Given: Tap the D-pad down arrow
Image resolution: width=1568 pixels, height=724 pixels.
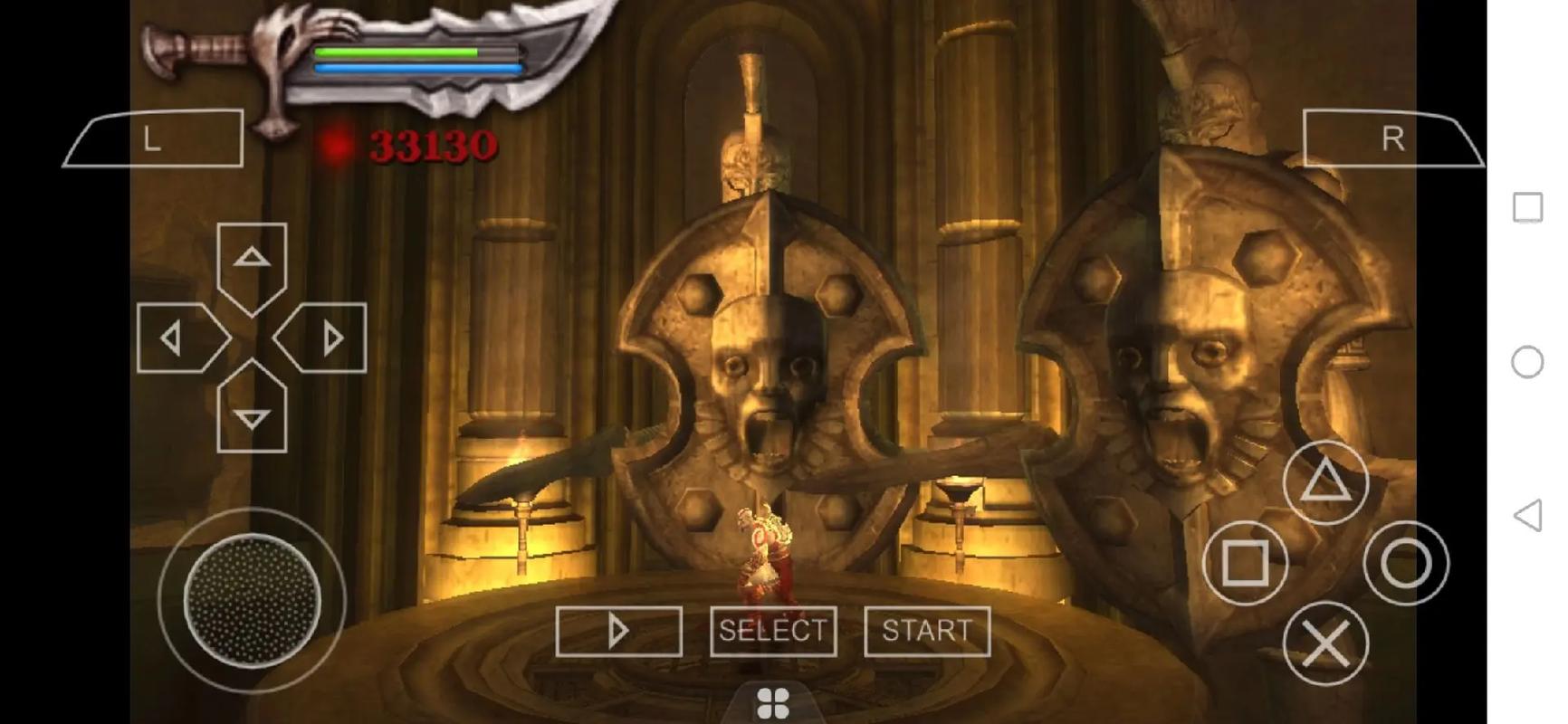Looking at the screenshot, I should (x=252, y=415).
